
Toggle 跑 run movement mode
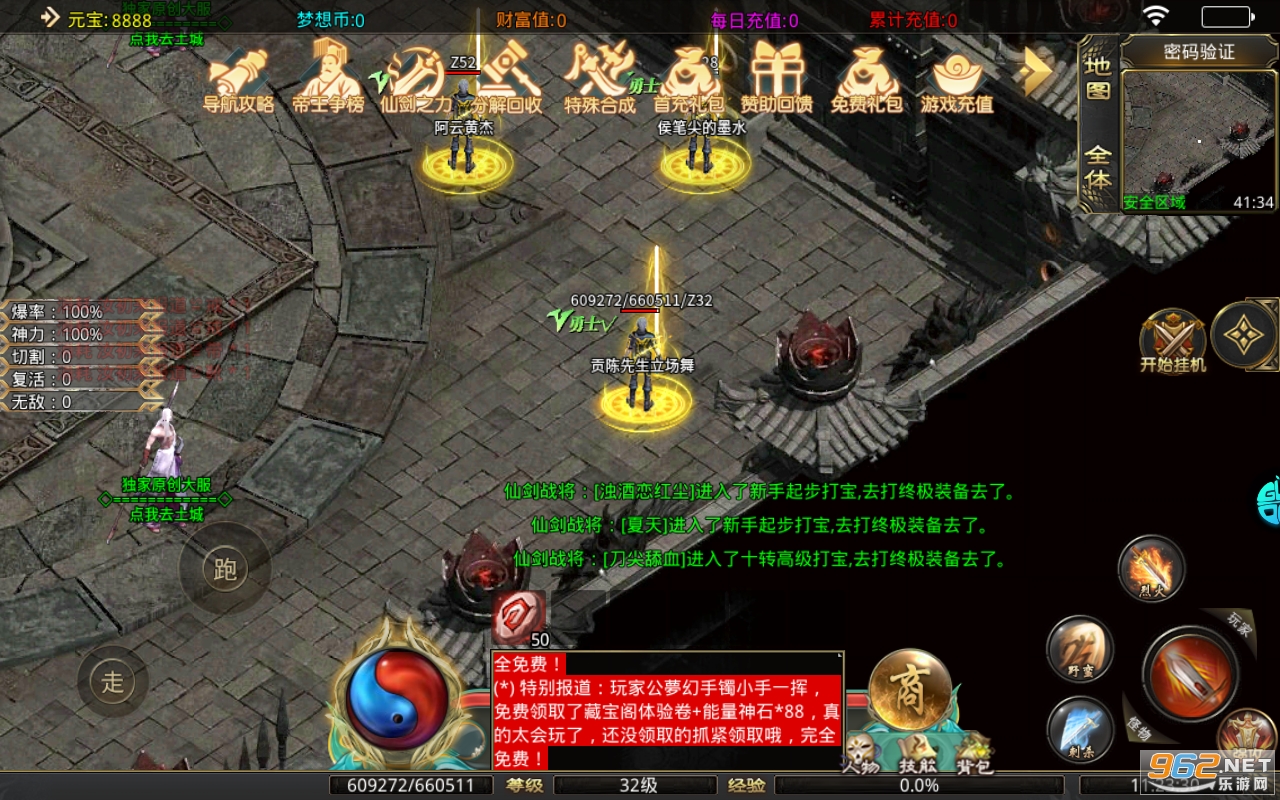click(225, 568)
